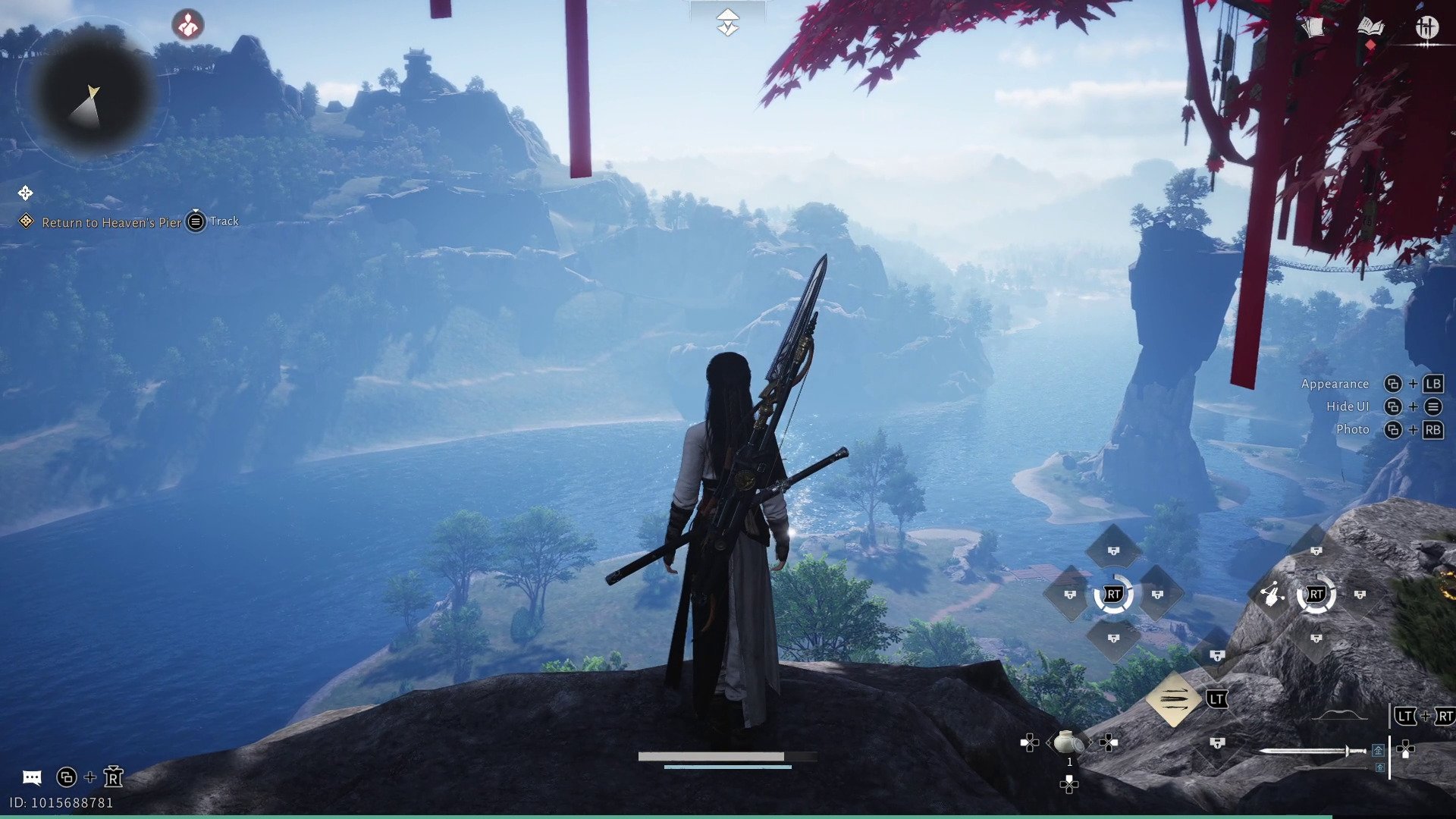This screenshot has height=819, width=1456.
Task: Open the cards icon in the top bar
Action: coord(1313,28)
